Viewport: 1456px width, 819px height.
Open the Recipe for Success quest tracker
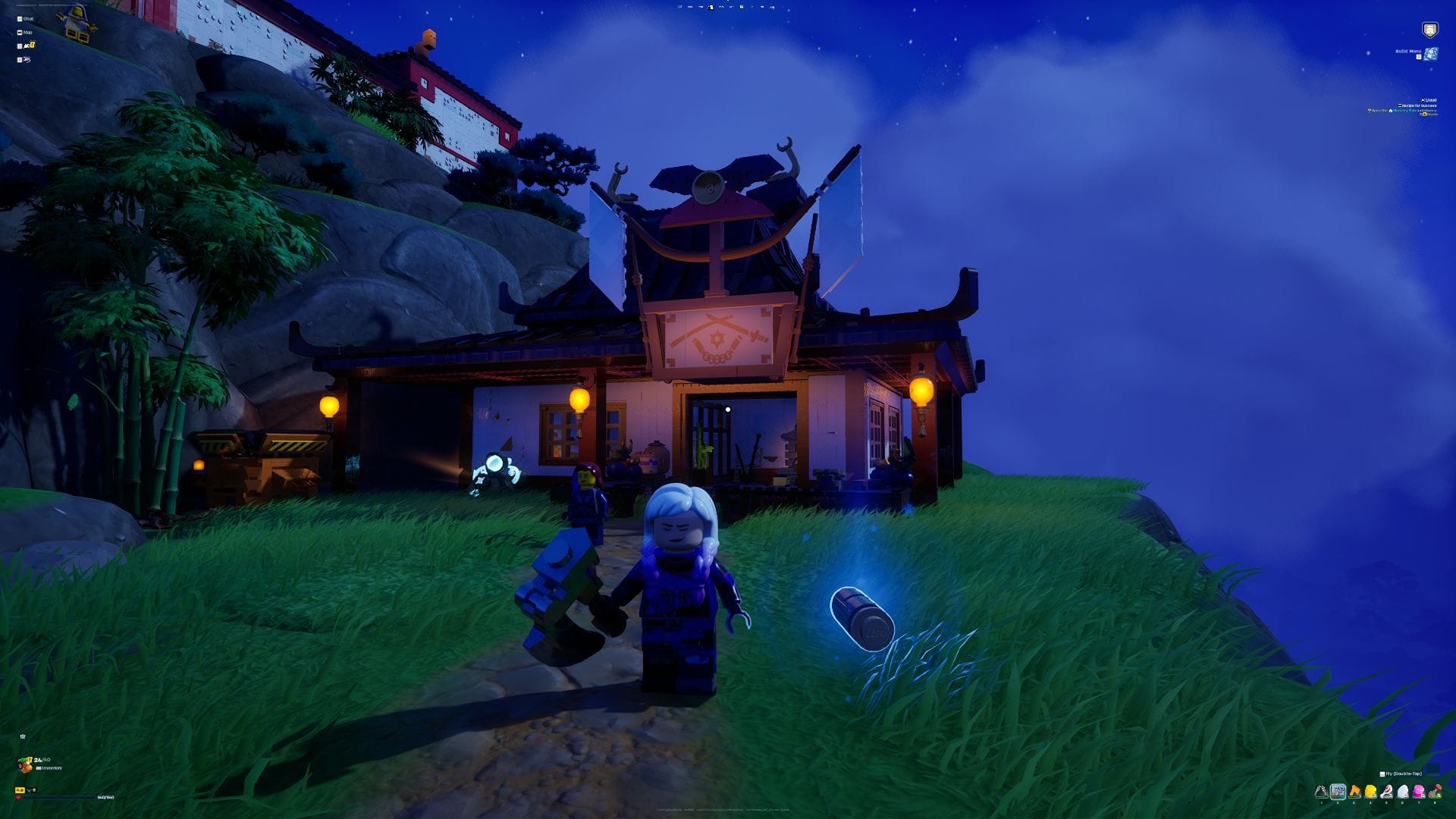coord(1417,105)
